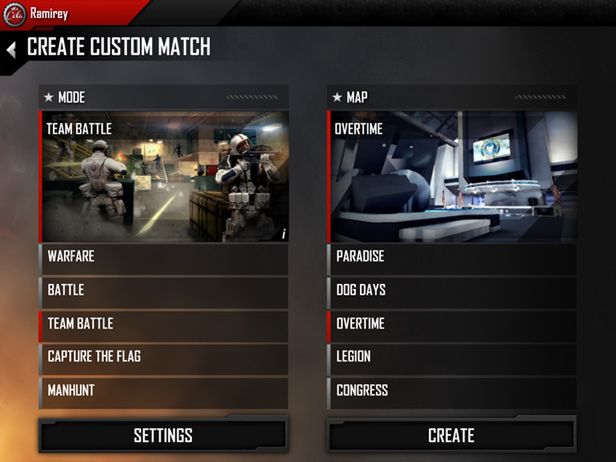Image resolution: width=616 pixels, height=462 pixels.
Task: Select Capture the Flag mode
Action: 164,357
